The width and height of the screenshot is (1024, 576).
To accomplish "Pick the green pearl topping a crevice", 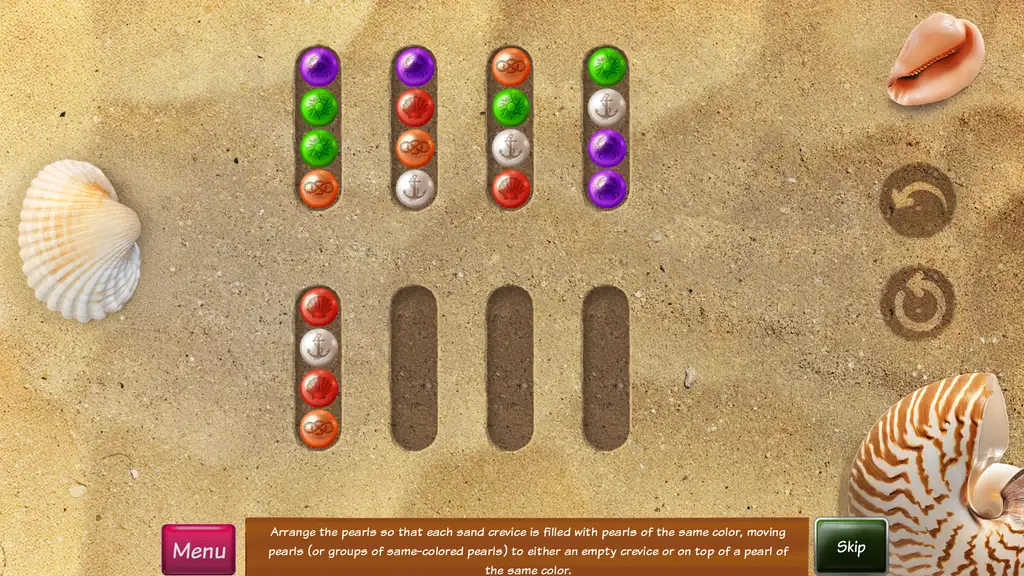I will (x=606, y=66).
